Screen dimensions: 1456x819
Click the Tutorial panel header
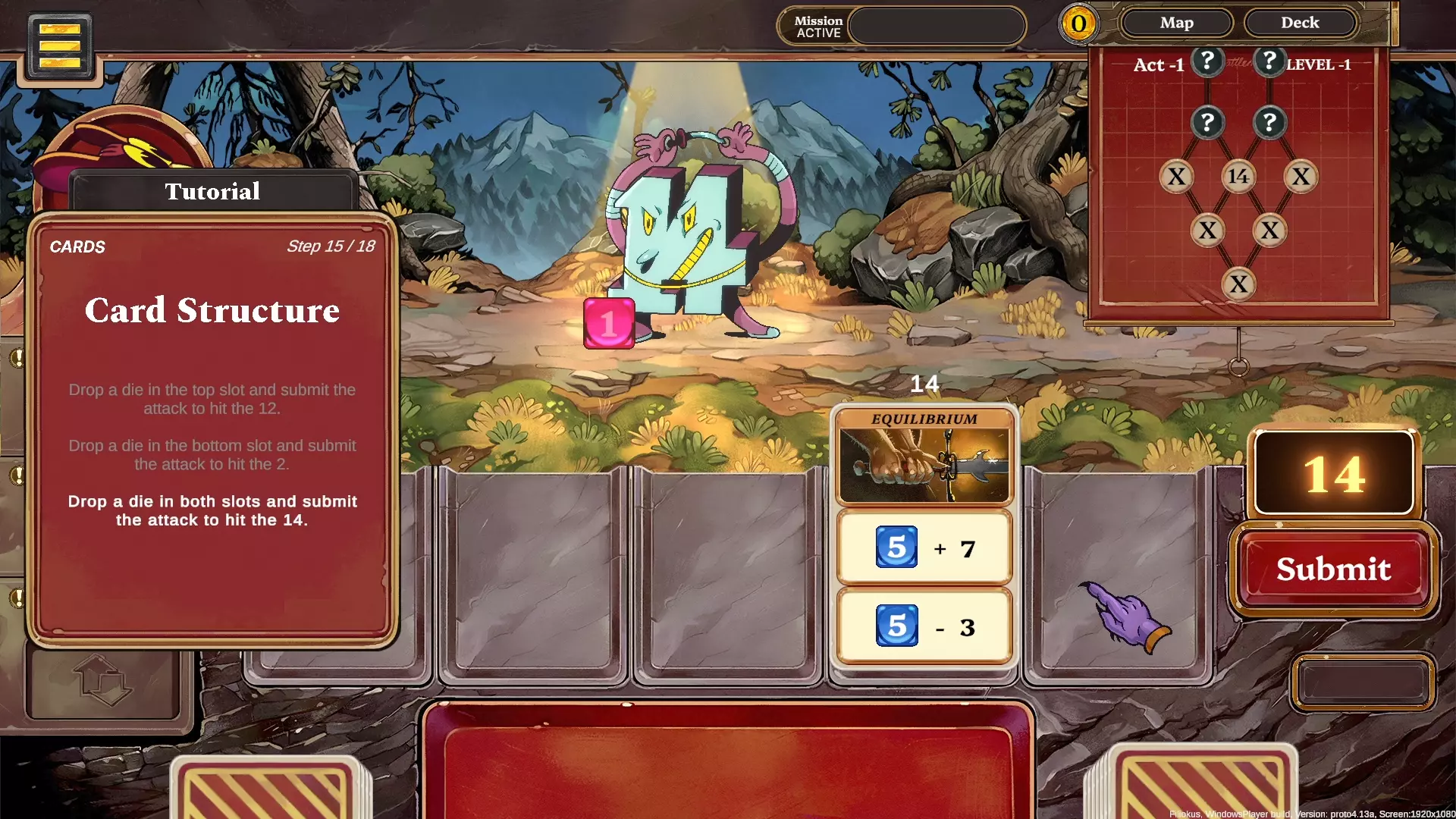212,191
